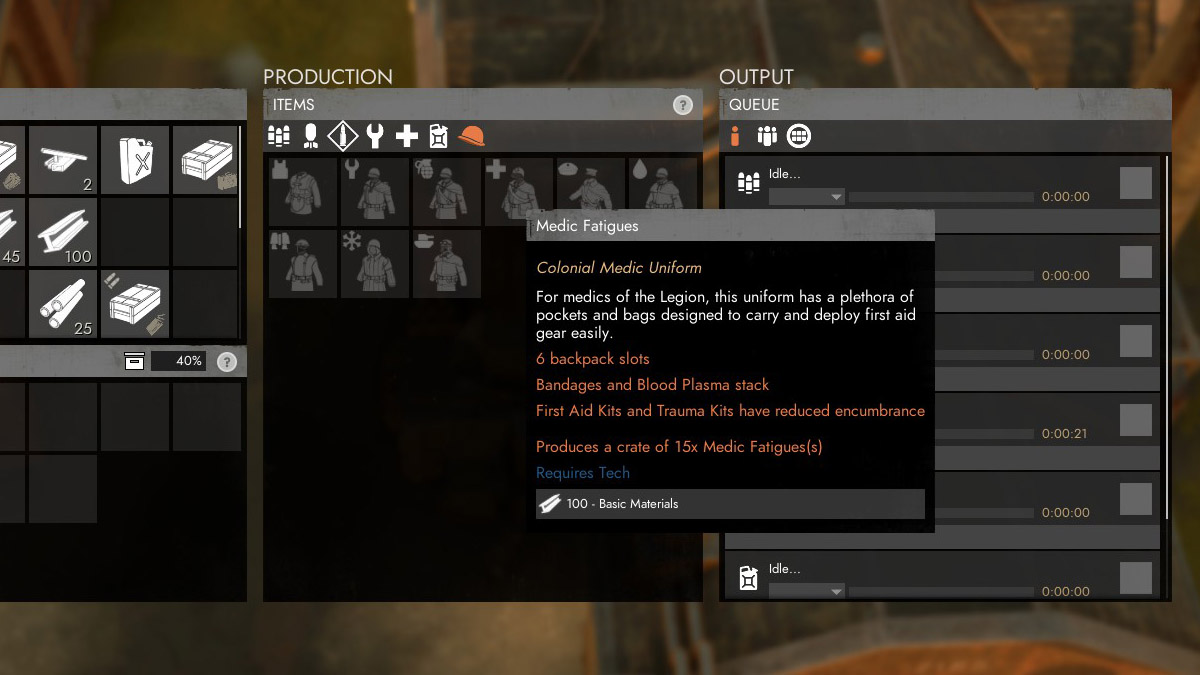Open the fuel jerrycan supplies category
This screenshot has width=1200, height=675.
[x=438, y=136]
